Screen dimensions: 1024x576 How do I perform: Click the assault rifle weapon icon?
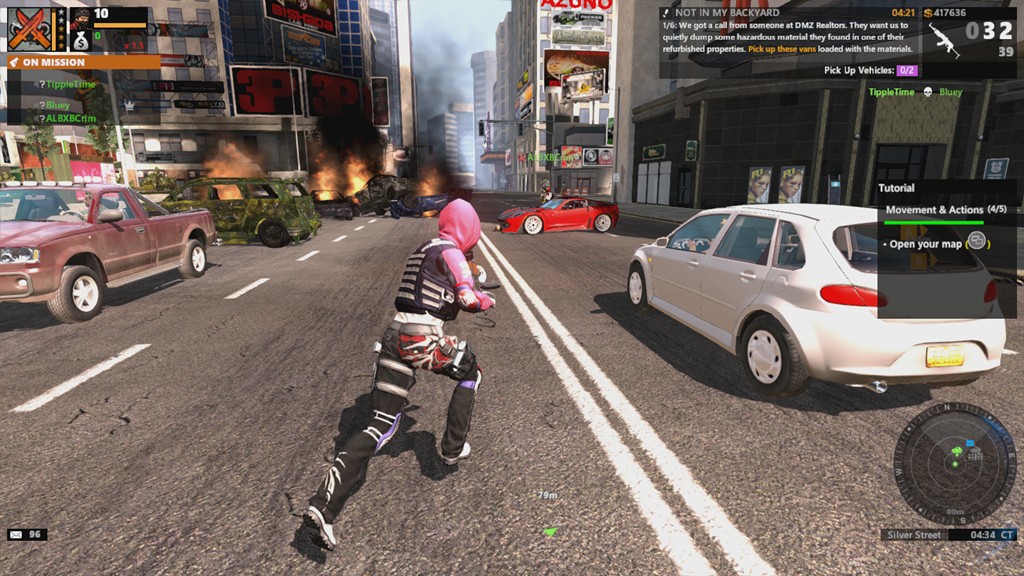943,37
